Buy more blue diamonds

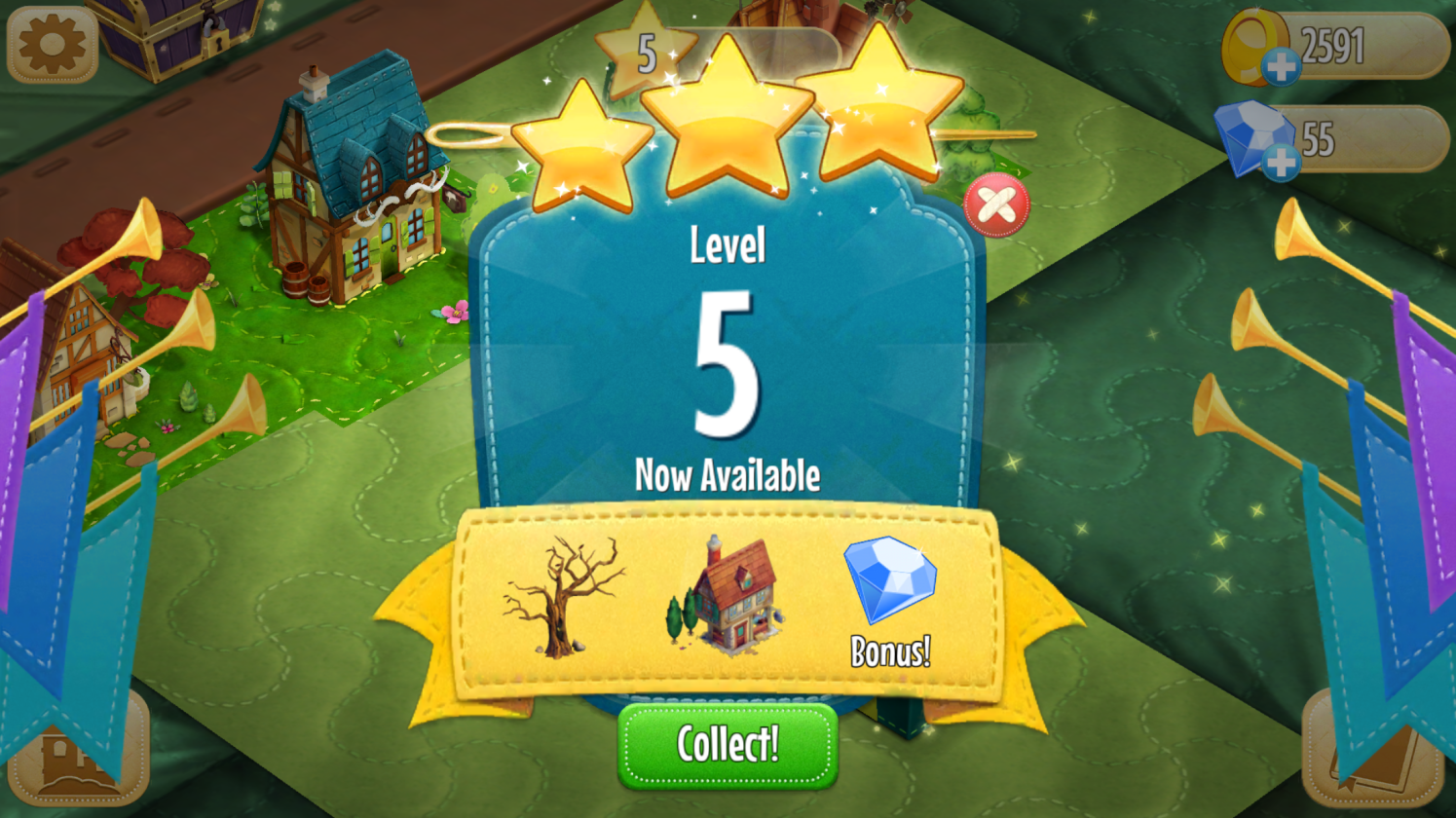tap(1280, 162)
